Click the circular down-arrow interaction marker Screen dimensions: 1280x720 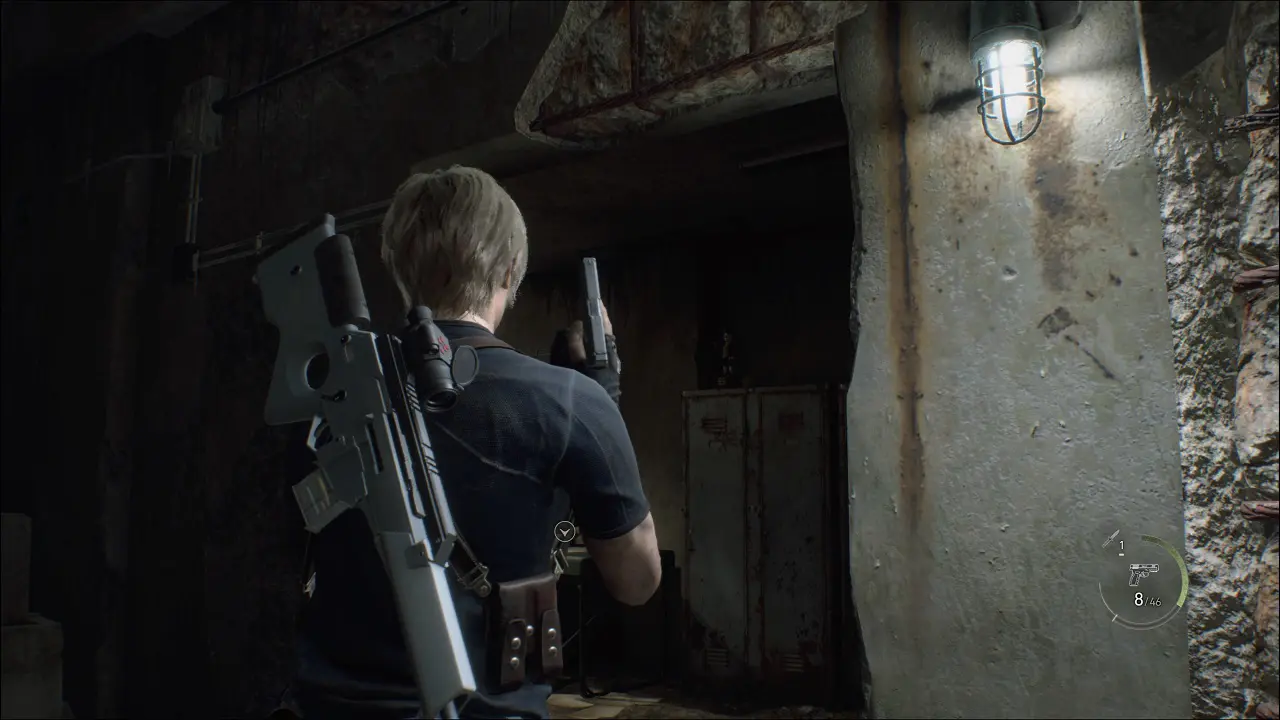[x=565, y=532]
